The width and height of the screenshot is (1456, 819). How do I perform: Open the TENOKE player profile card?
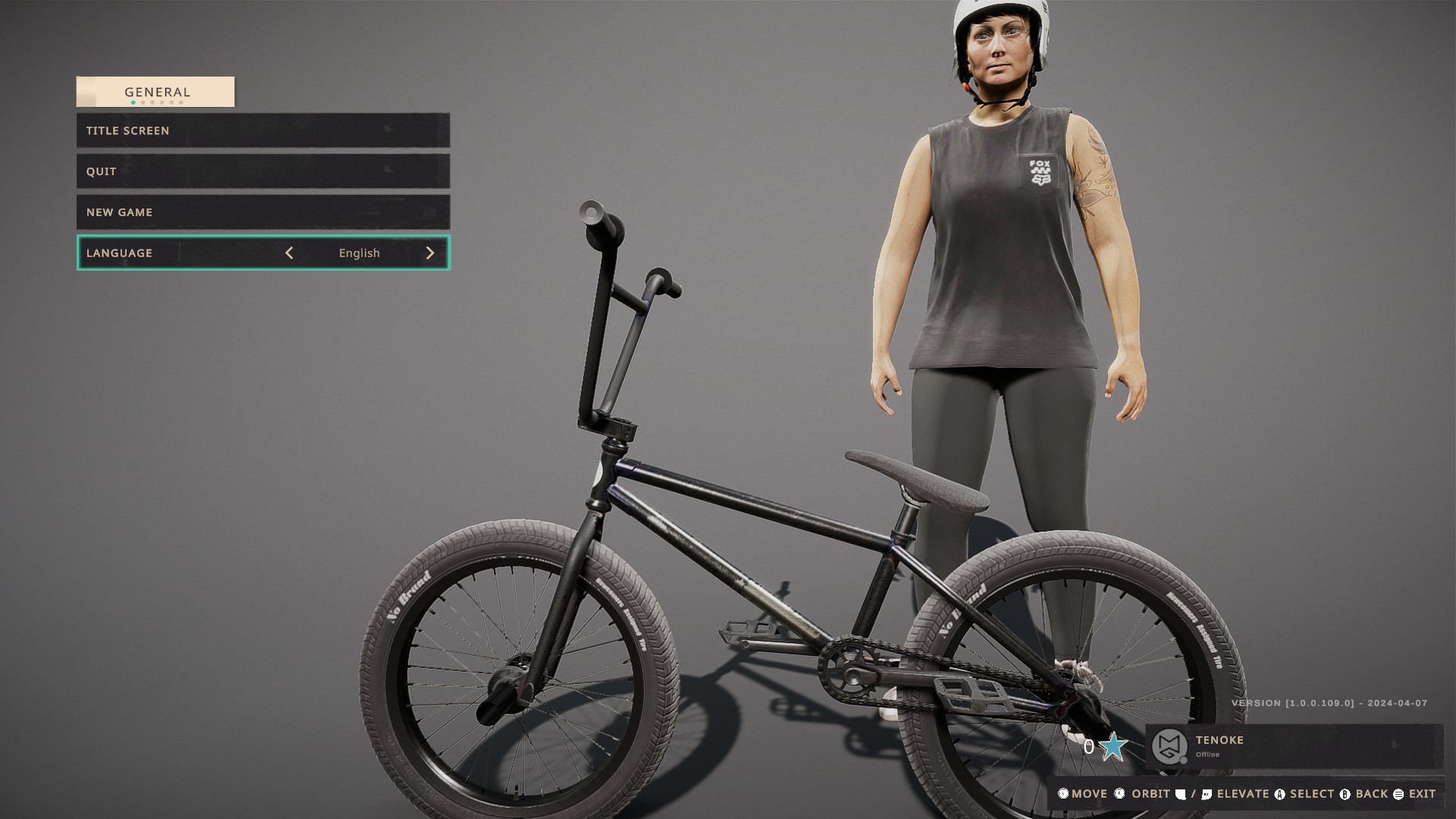point(1293,746)
